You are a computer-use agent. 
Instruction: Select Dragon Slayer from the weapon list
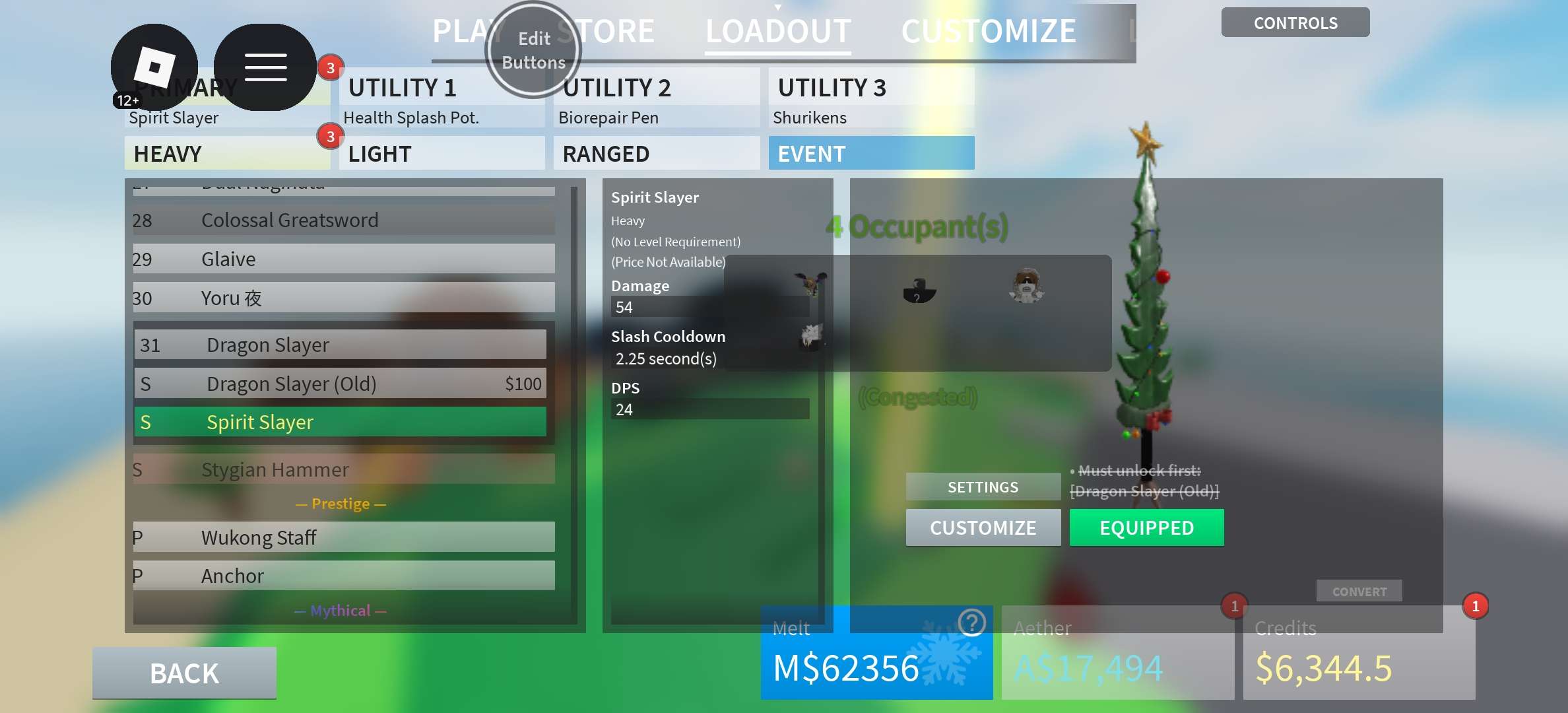click(x=341, y=344)
